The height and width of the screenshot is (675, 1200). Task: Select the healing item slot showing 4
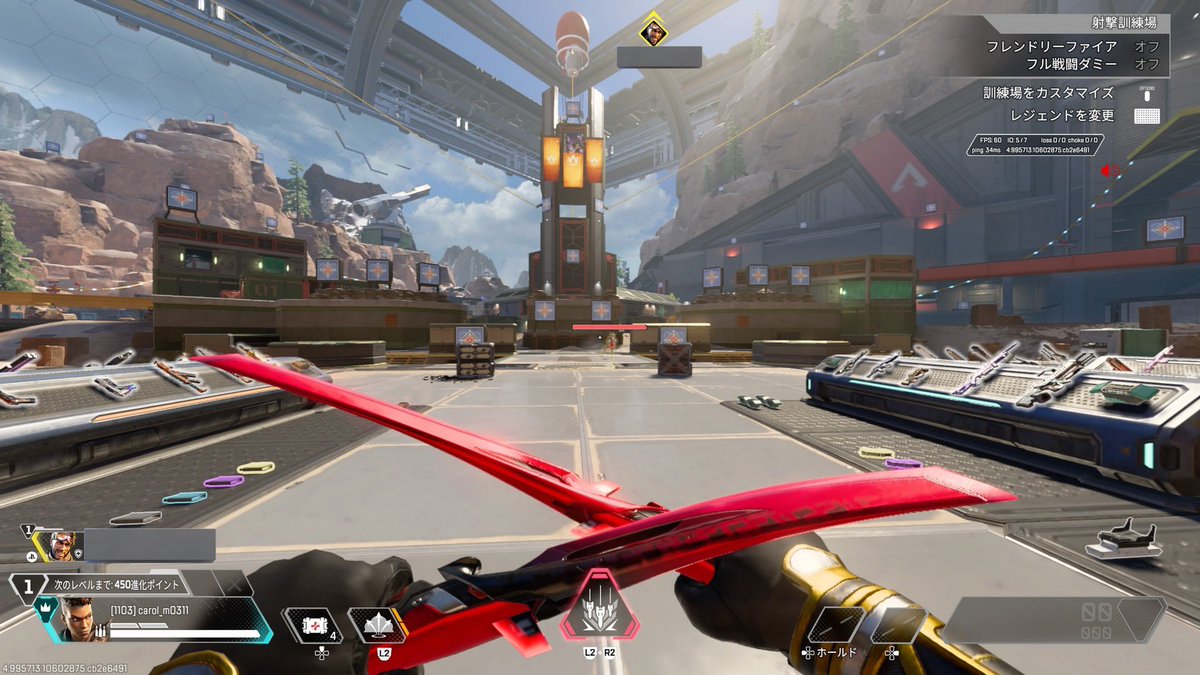[313, 625]
